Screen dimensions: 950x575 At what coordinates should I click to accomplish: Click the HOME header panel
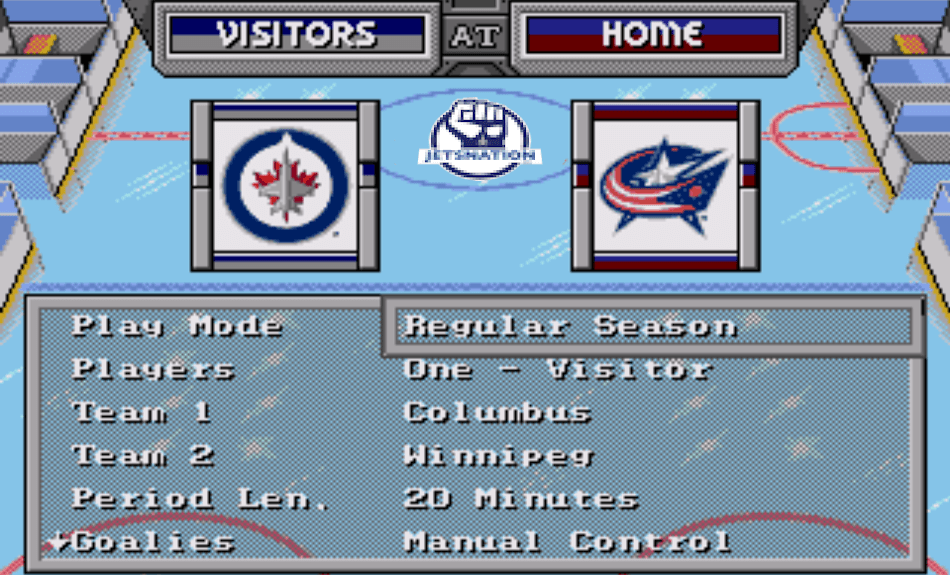click(x=651, y=35)
